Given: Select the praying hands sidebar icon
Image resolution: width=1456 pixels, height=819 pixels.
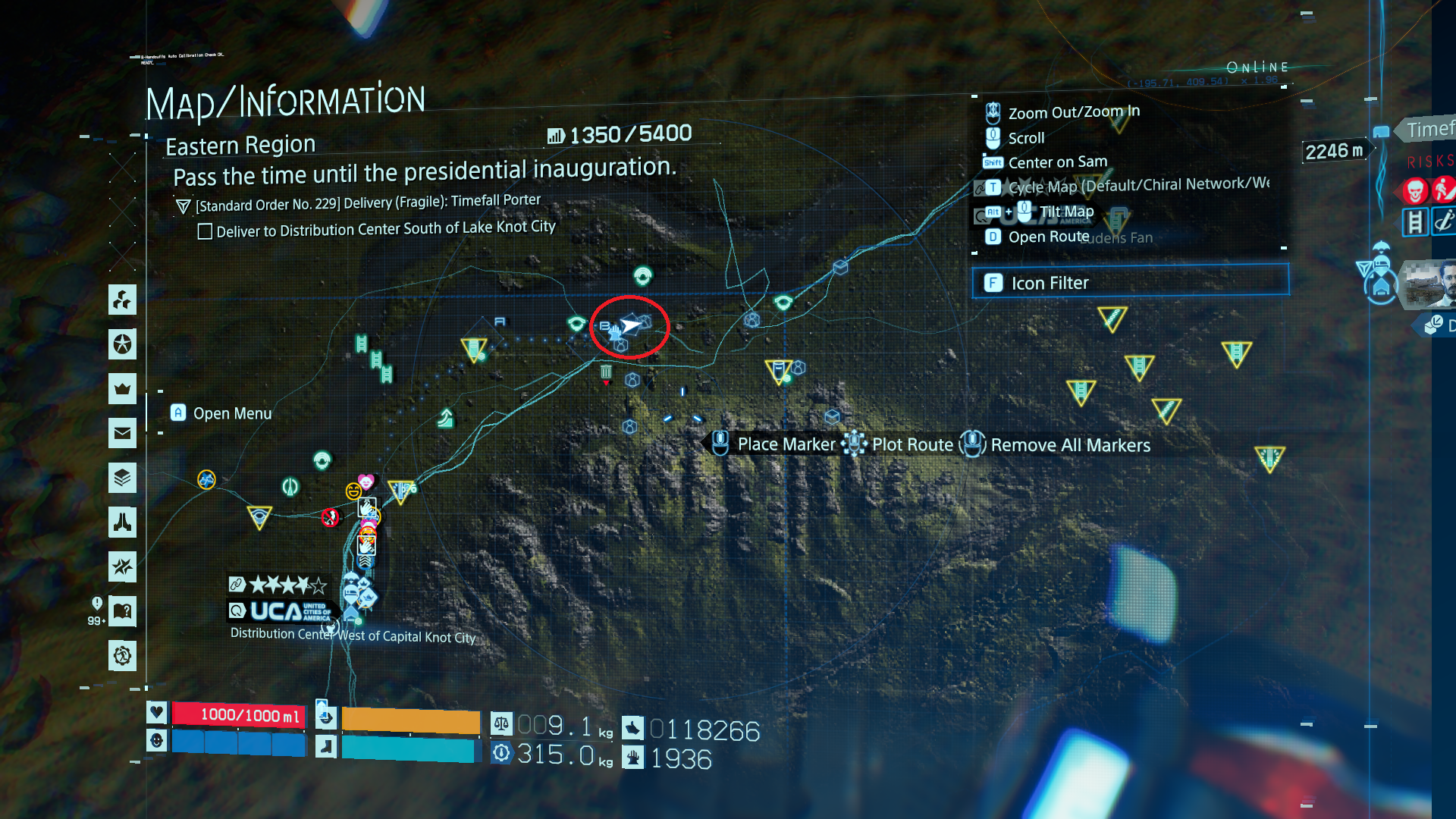Looking at the screenshot, I should (122, 522).
